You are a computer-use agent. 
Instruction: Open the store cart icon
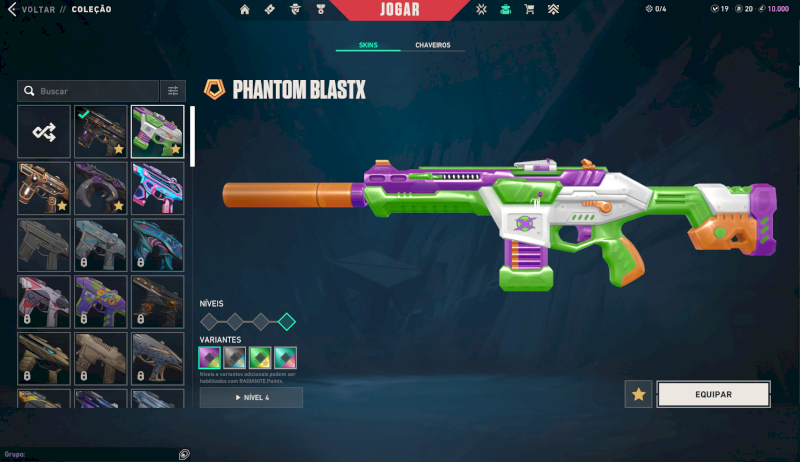tap(529, 10)
